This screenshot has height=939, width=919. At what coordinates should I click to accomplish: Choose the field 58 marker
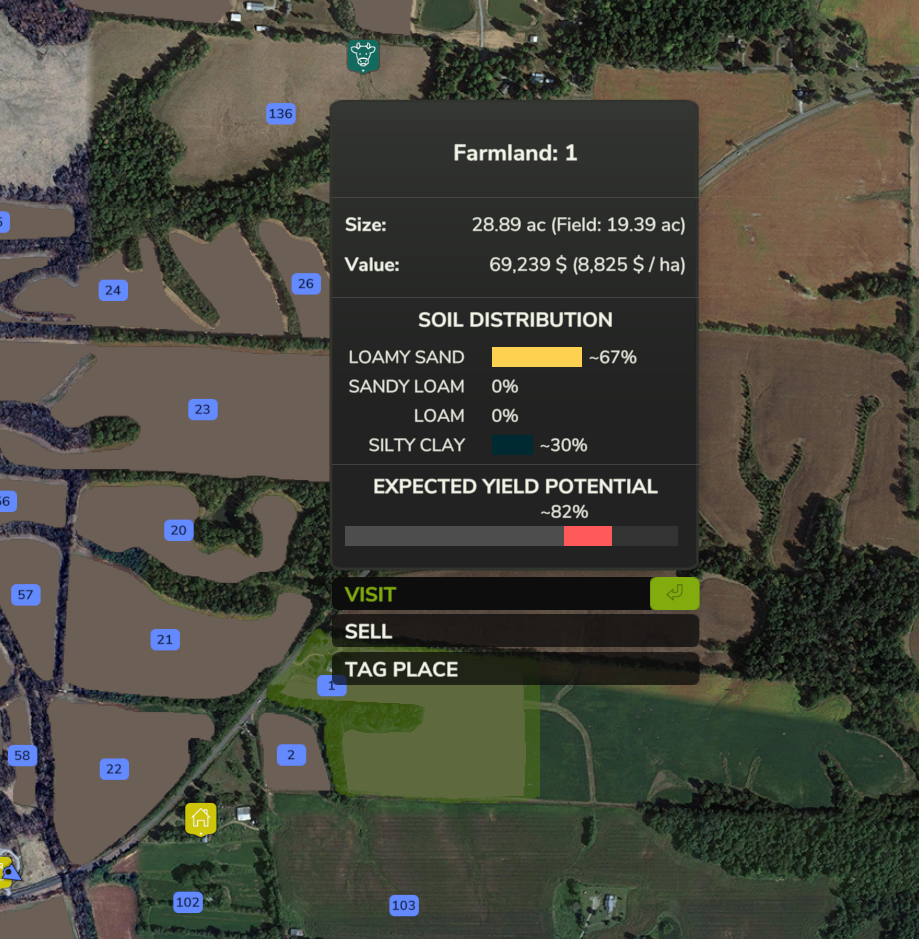click(22, 756)
